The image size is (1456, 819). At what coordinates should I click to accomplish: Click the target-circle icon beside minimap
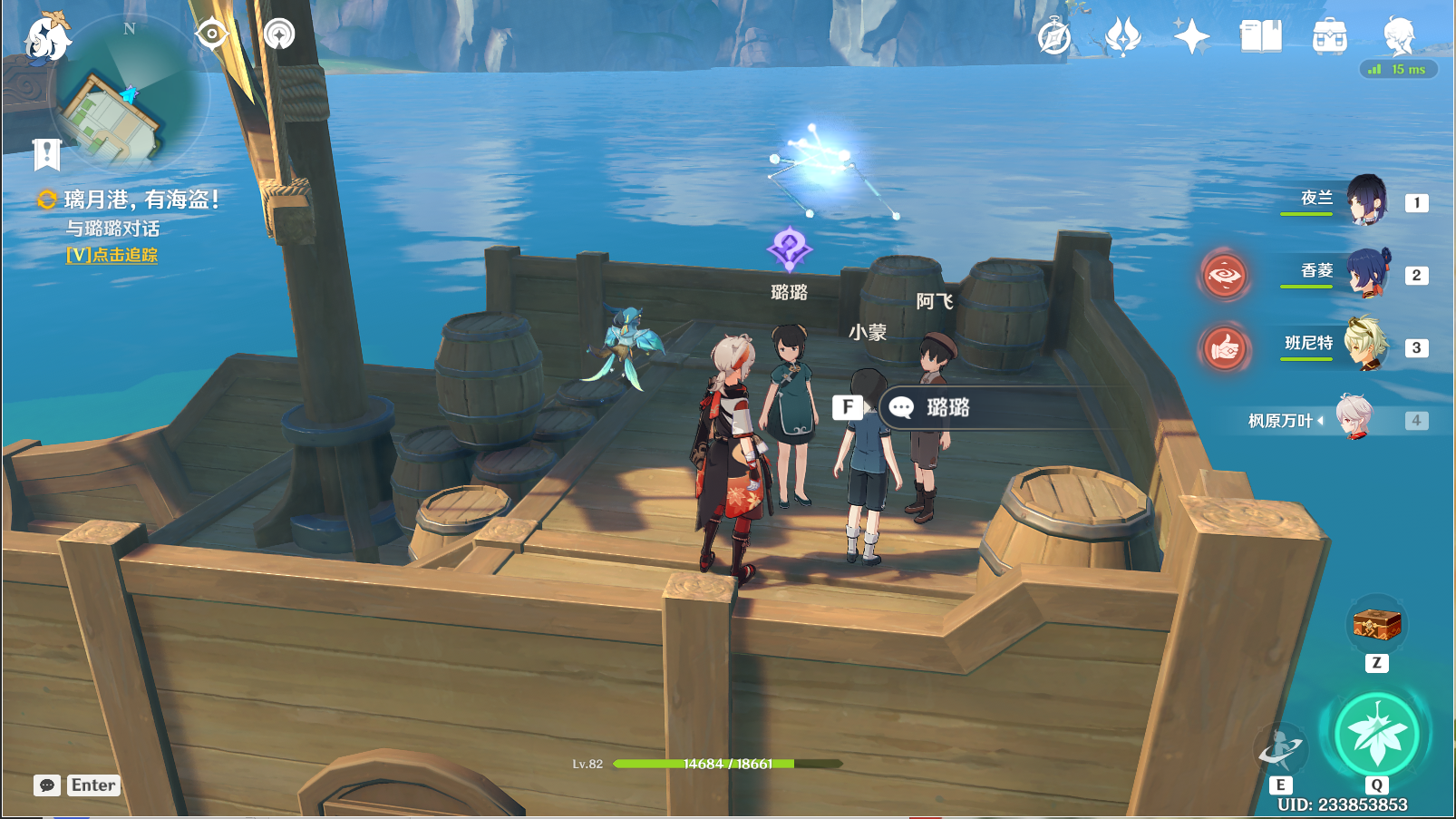pos(211,34)
